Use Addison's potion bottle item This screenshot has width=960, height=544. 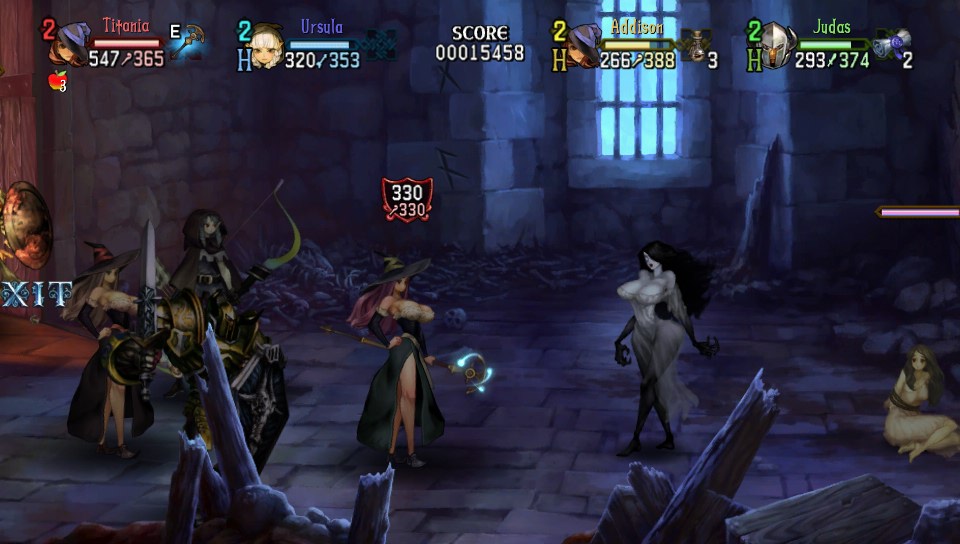click(x=694, y=45)
